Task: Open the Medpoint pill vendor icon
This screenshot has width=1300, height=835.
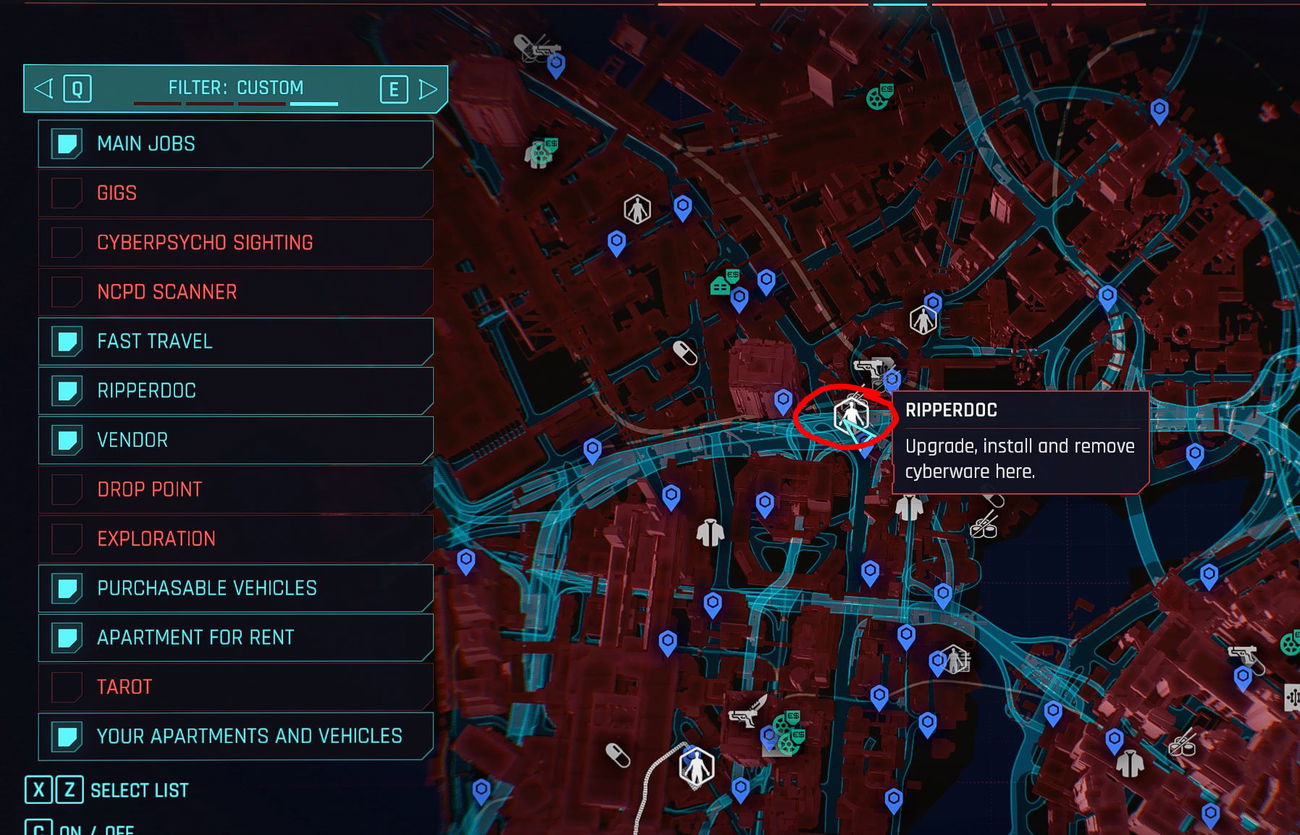Action: tap(684, 352)
